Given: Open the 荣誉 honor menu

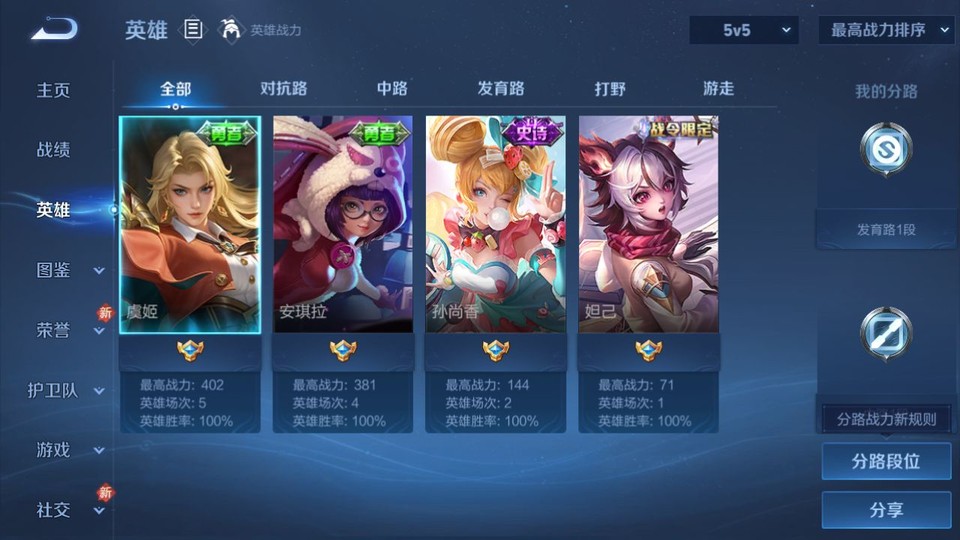Looking at the screenshot, I should pos(68,330).
